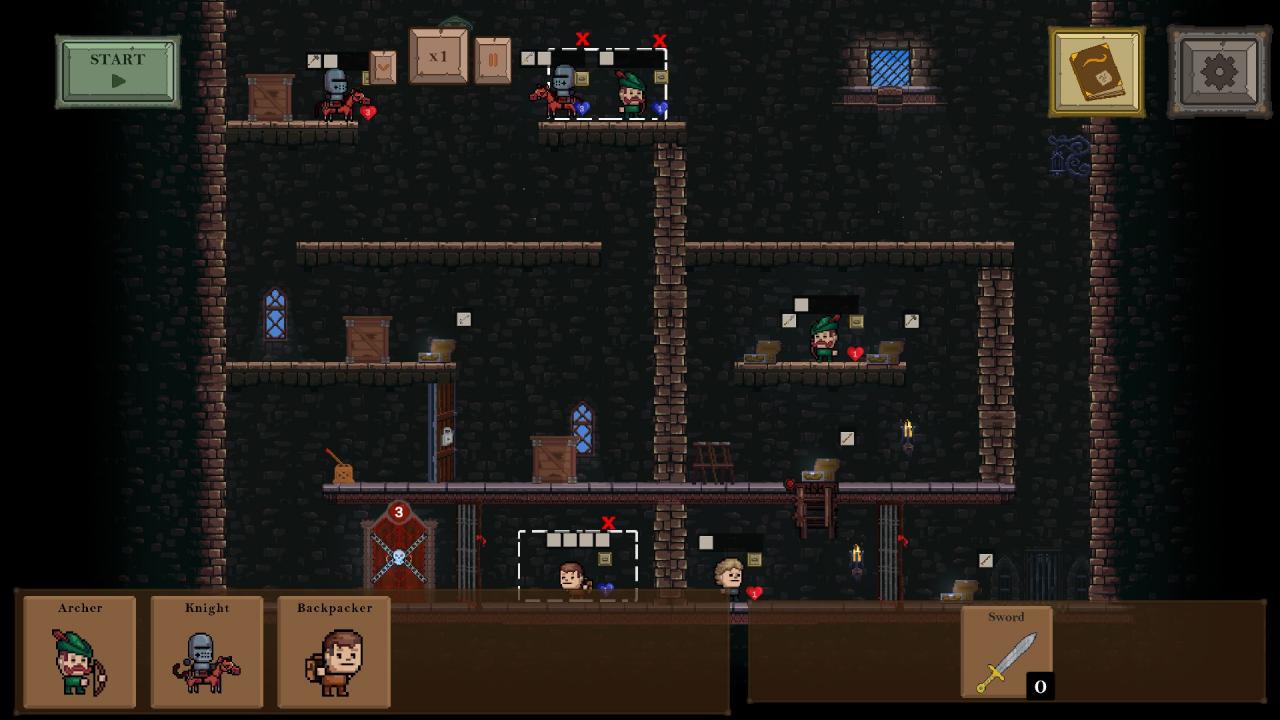Click the heart button beside the speed control

(383, 66)
